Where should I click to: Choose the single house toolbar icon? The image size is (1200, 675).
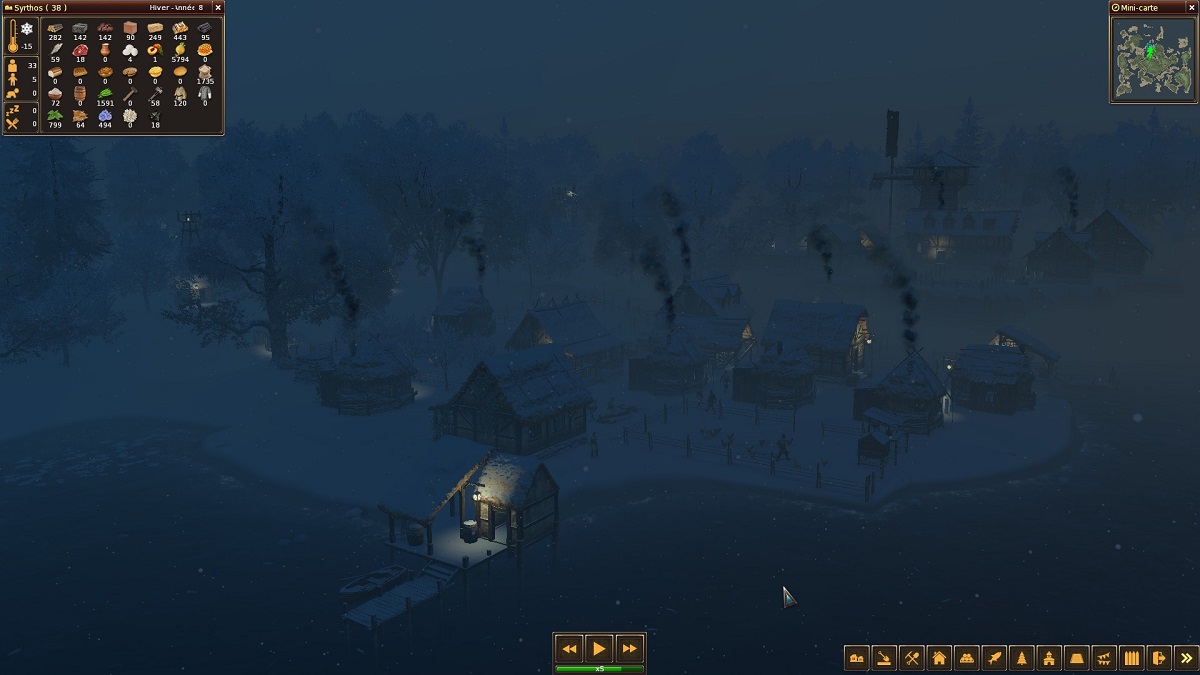tap(939, 658)
